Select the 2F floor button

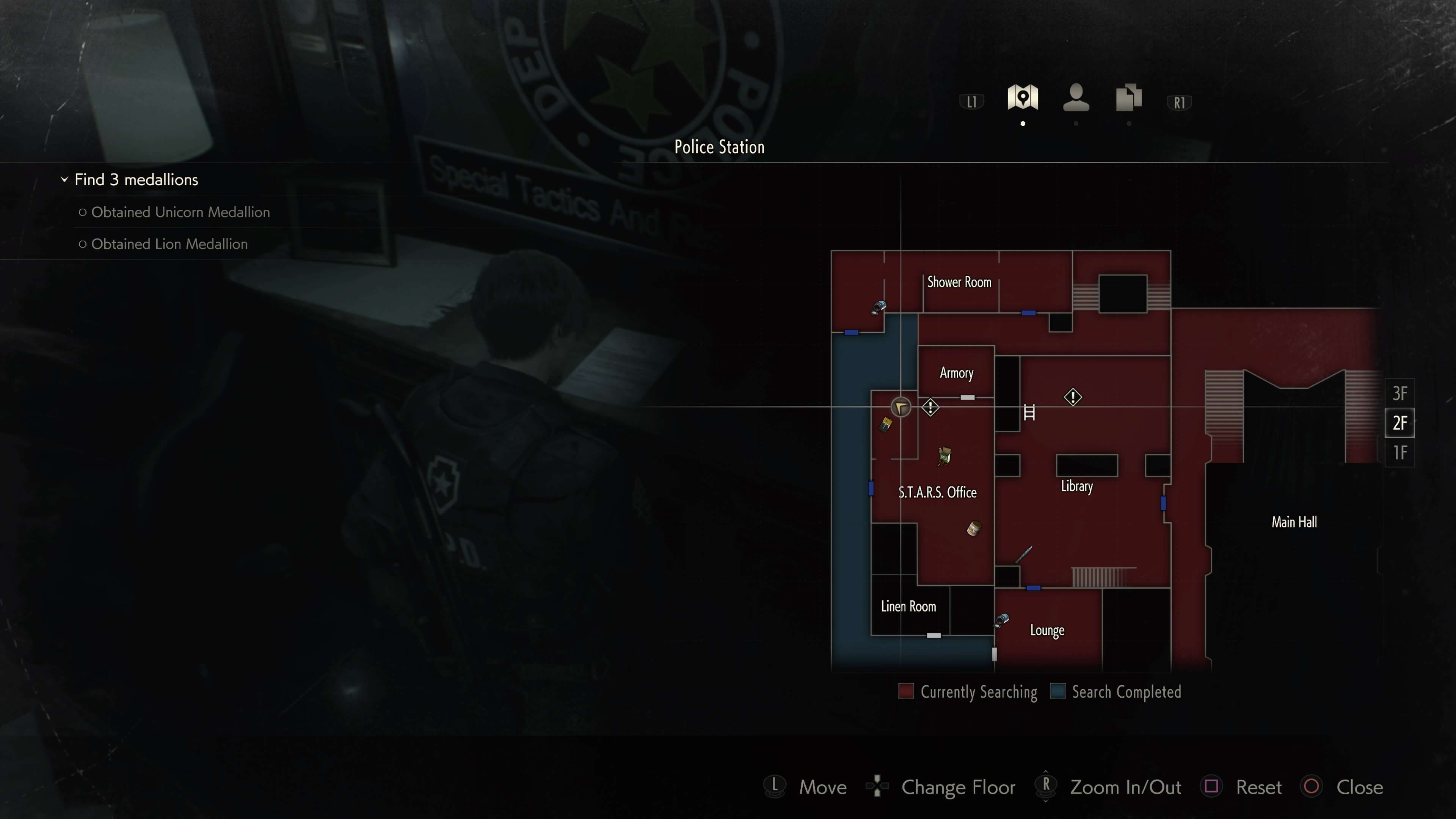(x=1400, y=423)
